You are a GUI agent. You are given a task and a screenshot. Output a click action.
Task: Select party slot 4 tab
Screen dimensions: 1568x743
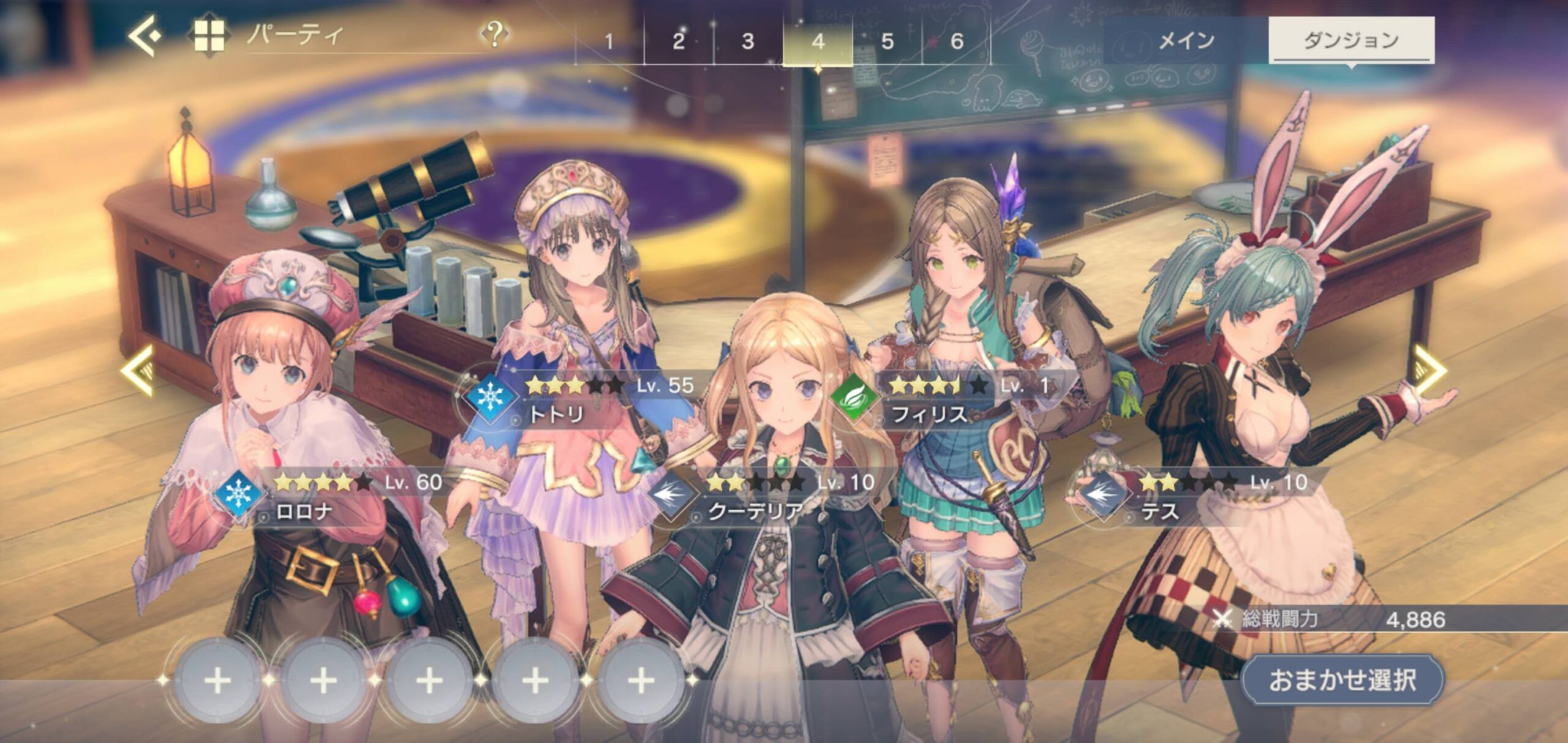tap(818, 42)
